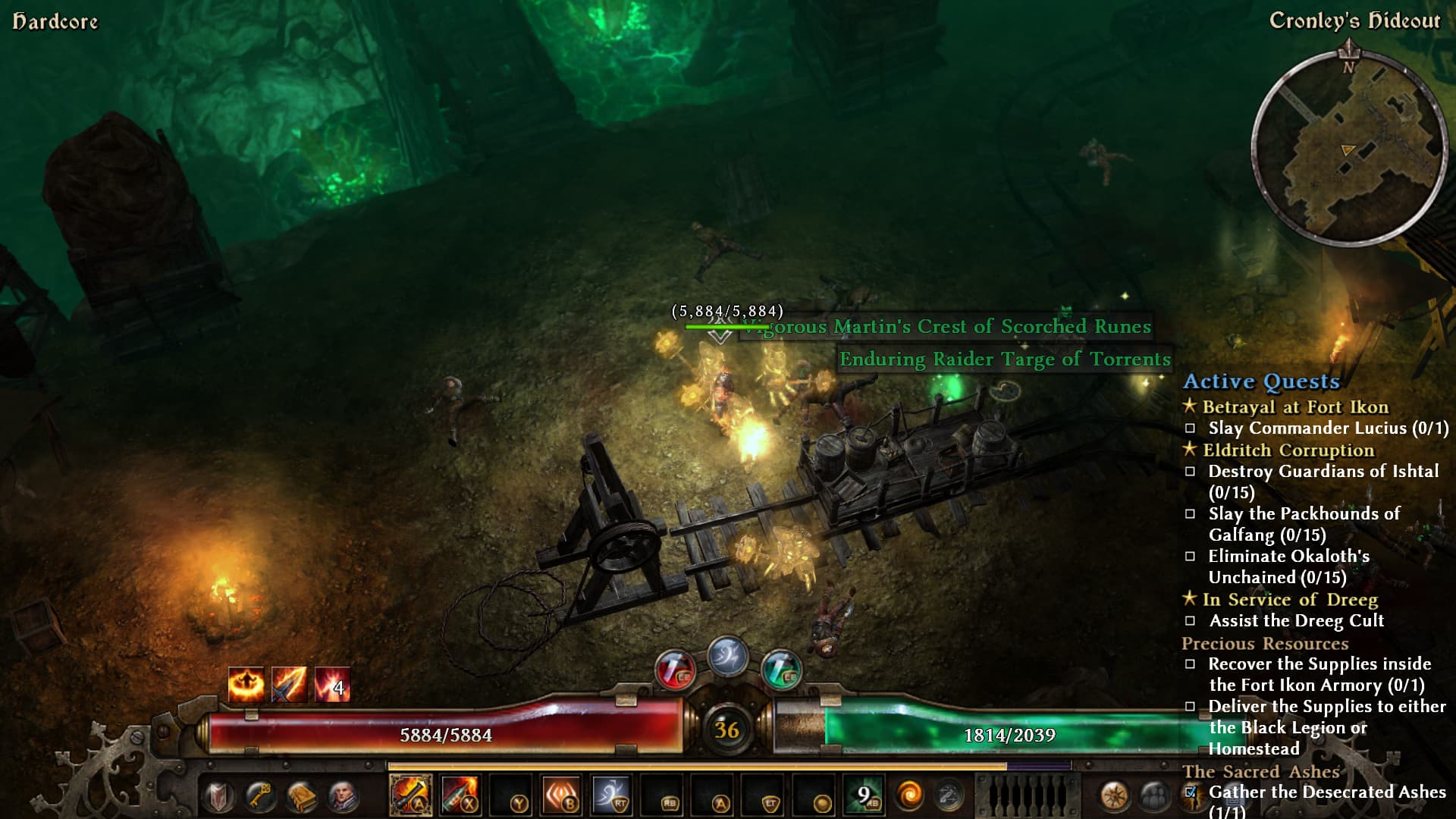Drink the red health potion

click(674, 670)
